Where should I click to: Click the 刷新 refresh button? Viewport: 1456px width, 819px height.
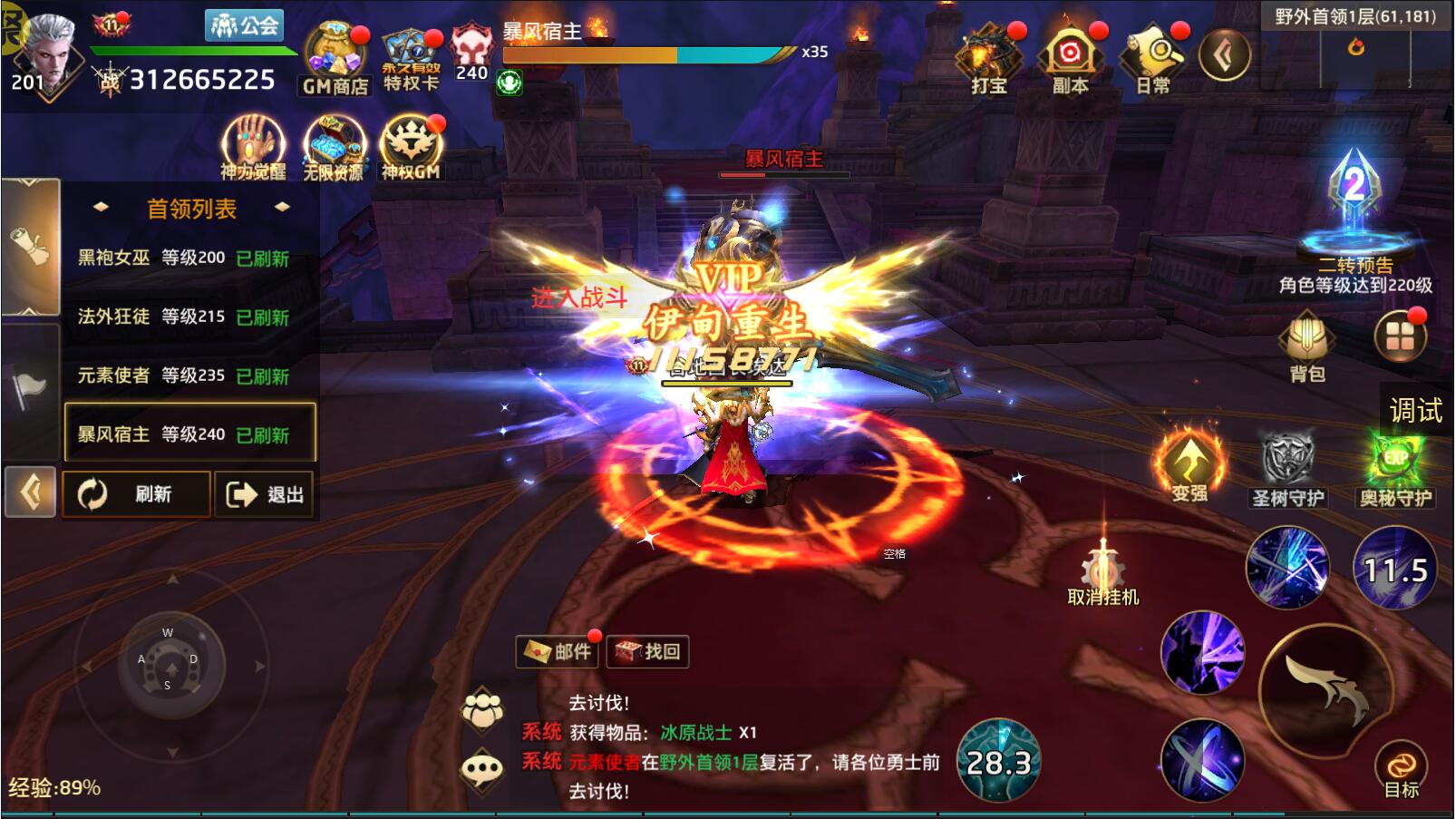coord(137,493)
